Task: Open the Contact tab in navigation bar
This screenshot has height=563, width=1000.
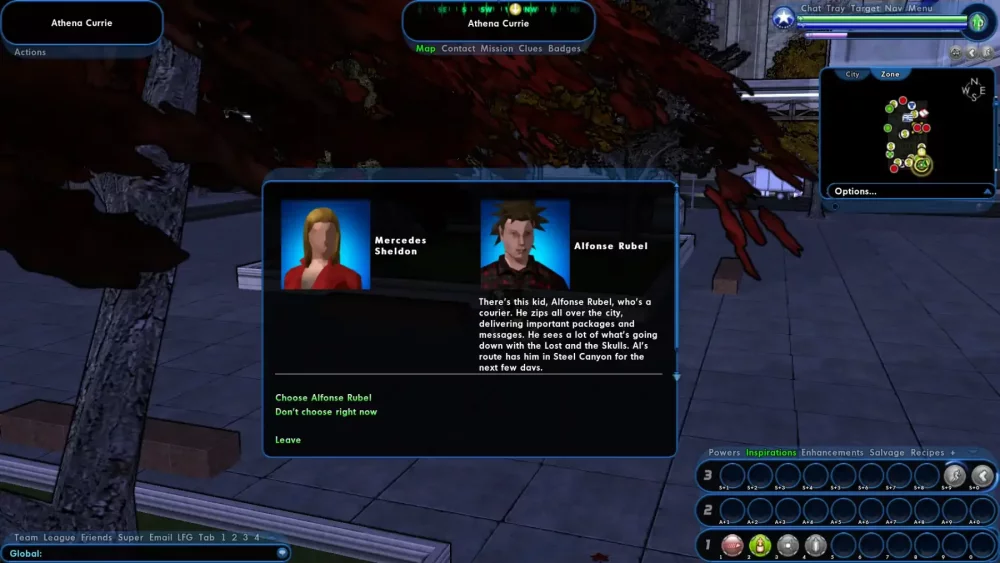Action: click(x=458, y=49)
